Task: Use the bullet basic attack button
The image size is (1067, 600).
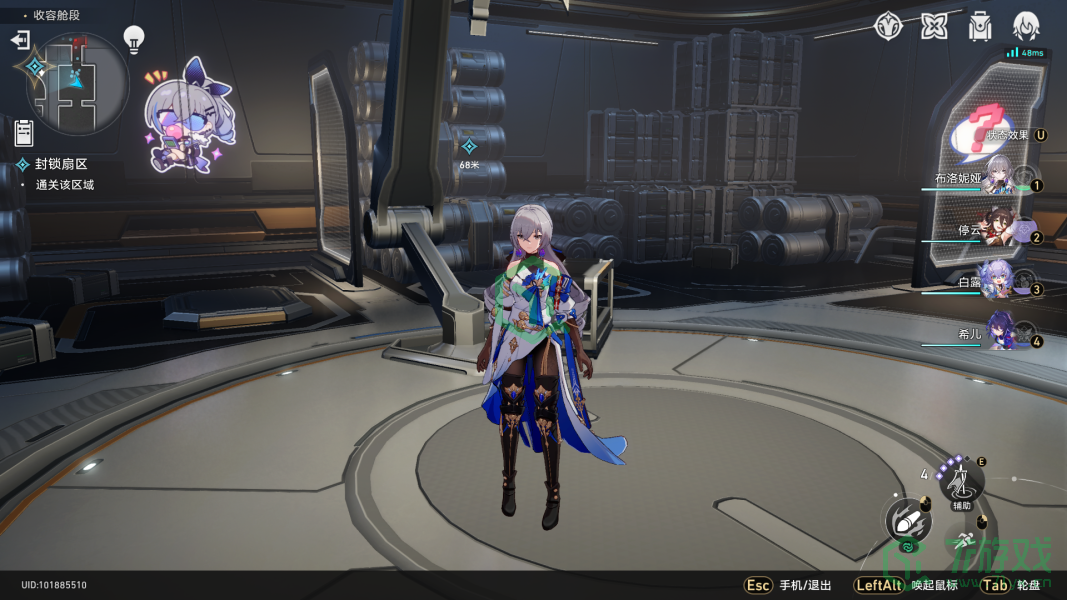Action: [x=909, y=520]
